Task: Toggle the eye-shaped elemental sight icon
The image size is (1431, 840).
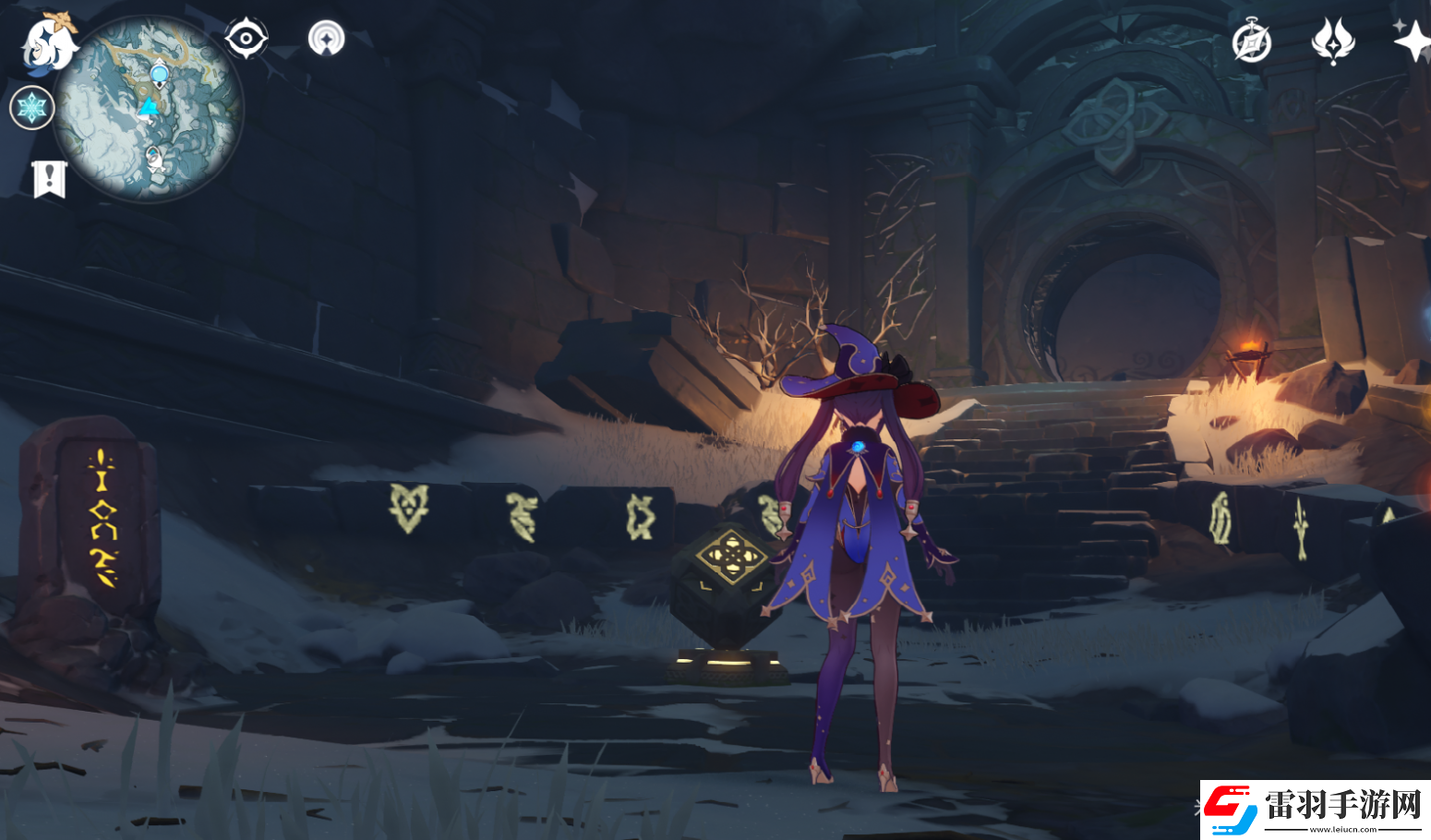Action: pos(246,39)
